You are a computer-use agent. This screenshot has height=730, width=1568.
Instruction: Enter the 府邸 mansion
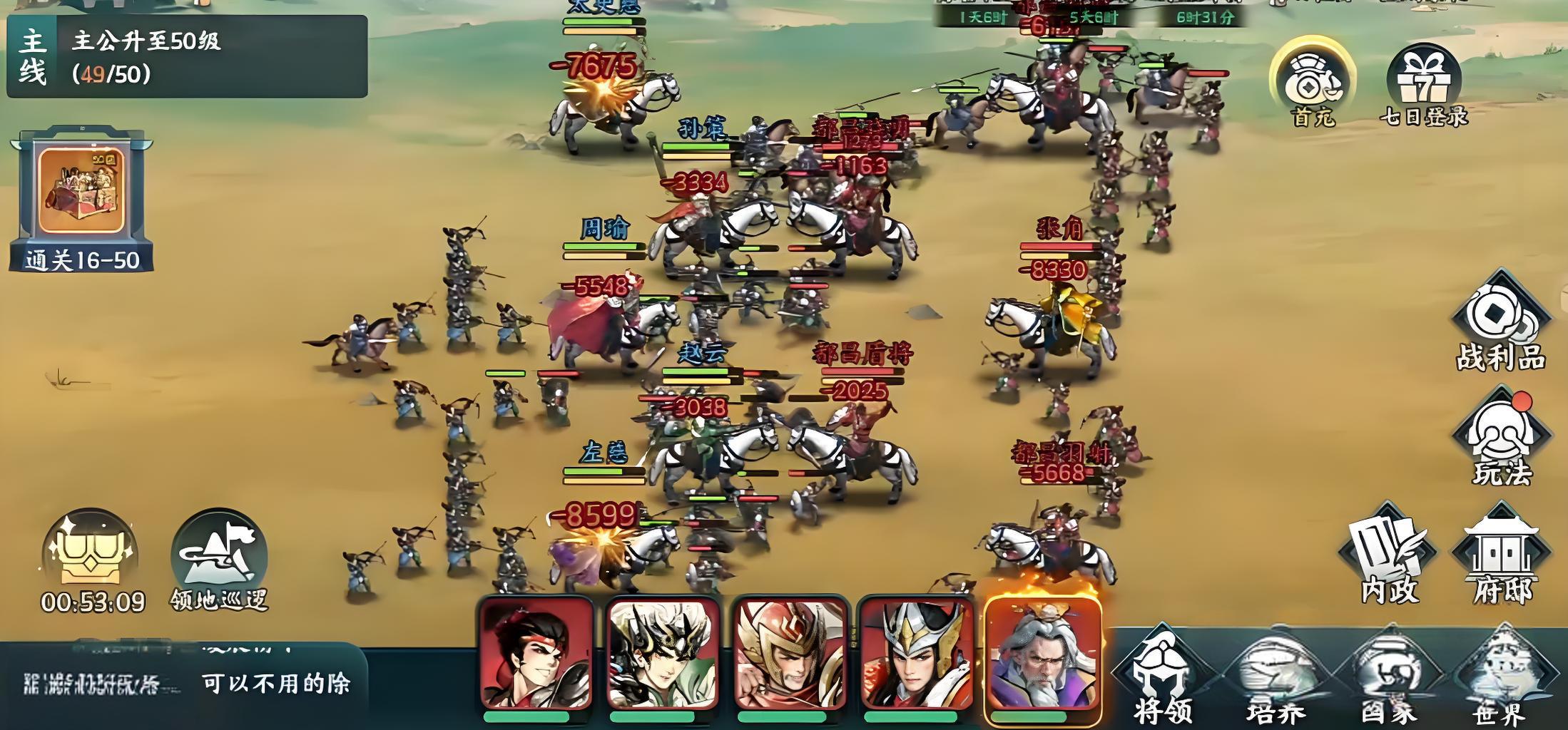click(x=1502, y=556)
